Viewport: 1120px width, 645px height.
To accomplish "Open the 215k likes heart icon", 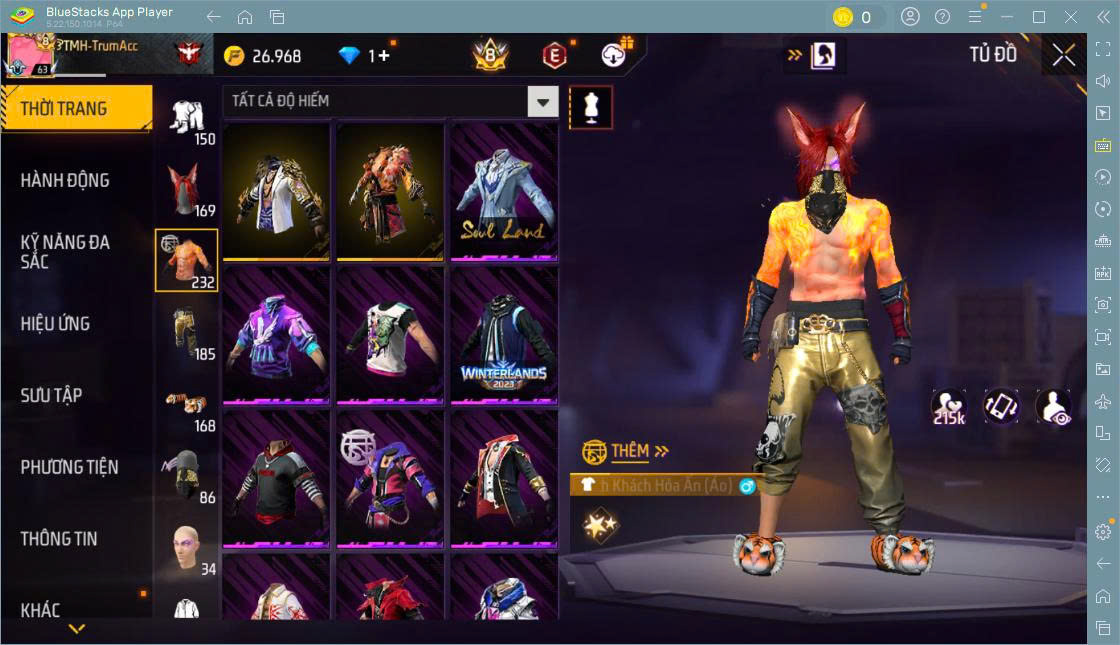I will [x=948, y=407].
